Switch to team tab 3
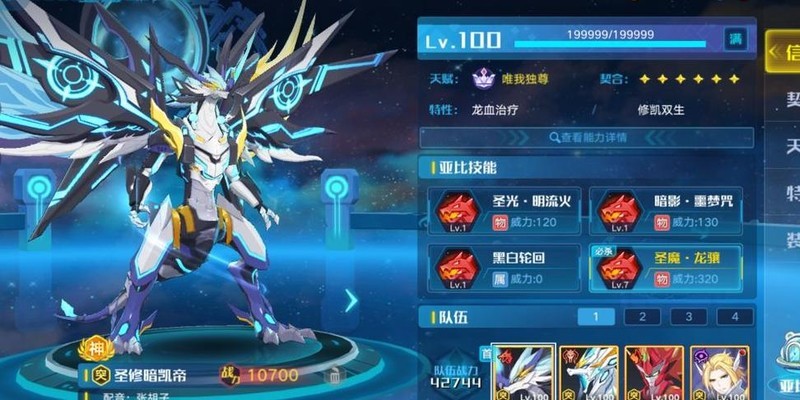Screen dimensions: 800x400 tap(688, 317)
